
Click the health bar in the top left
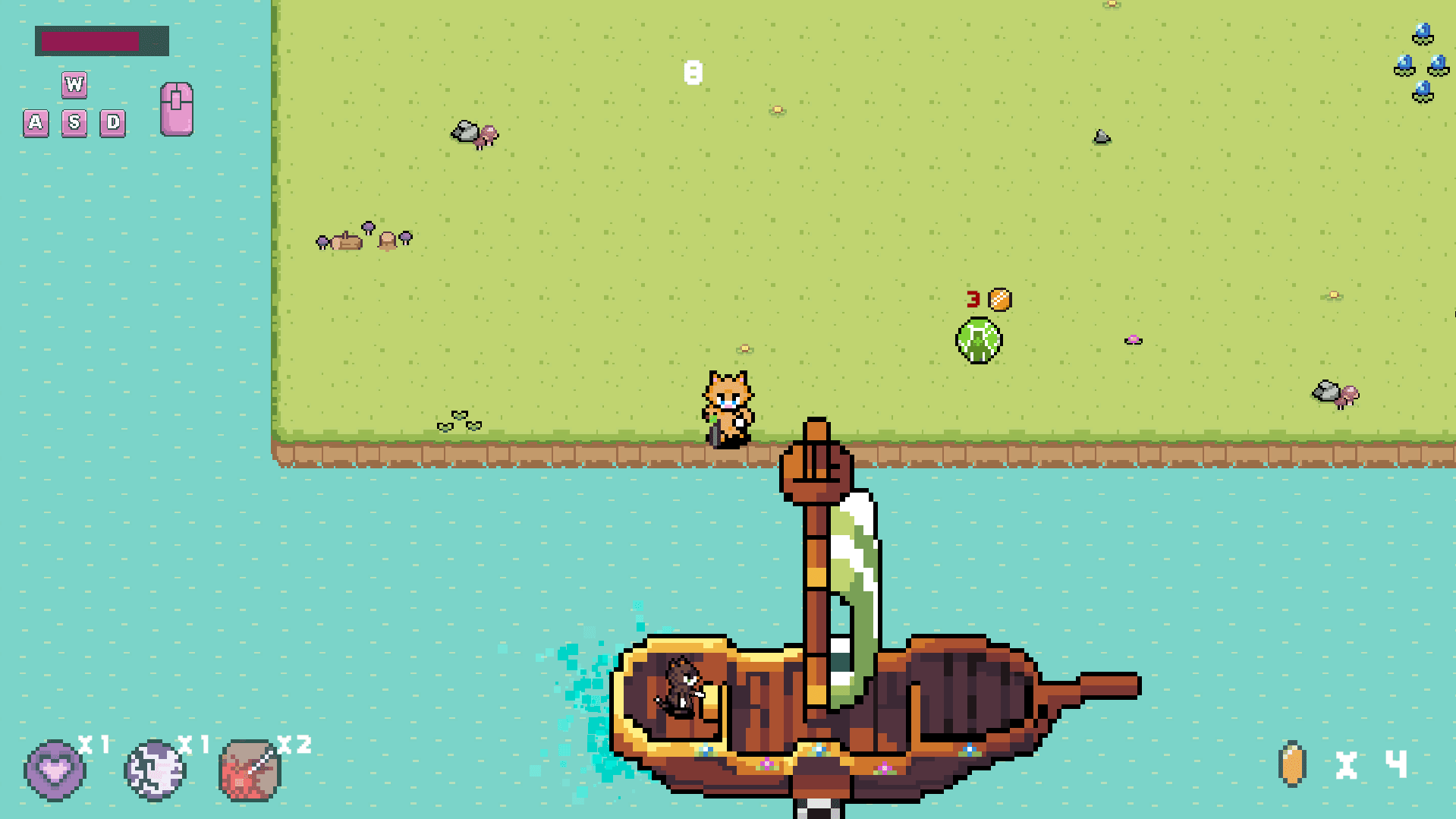pyautogui.click(x=101, y=42)
